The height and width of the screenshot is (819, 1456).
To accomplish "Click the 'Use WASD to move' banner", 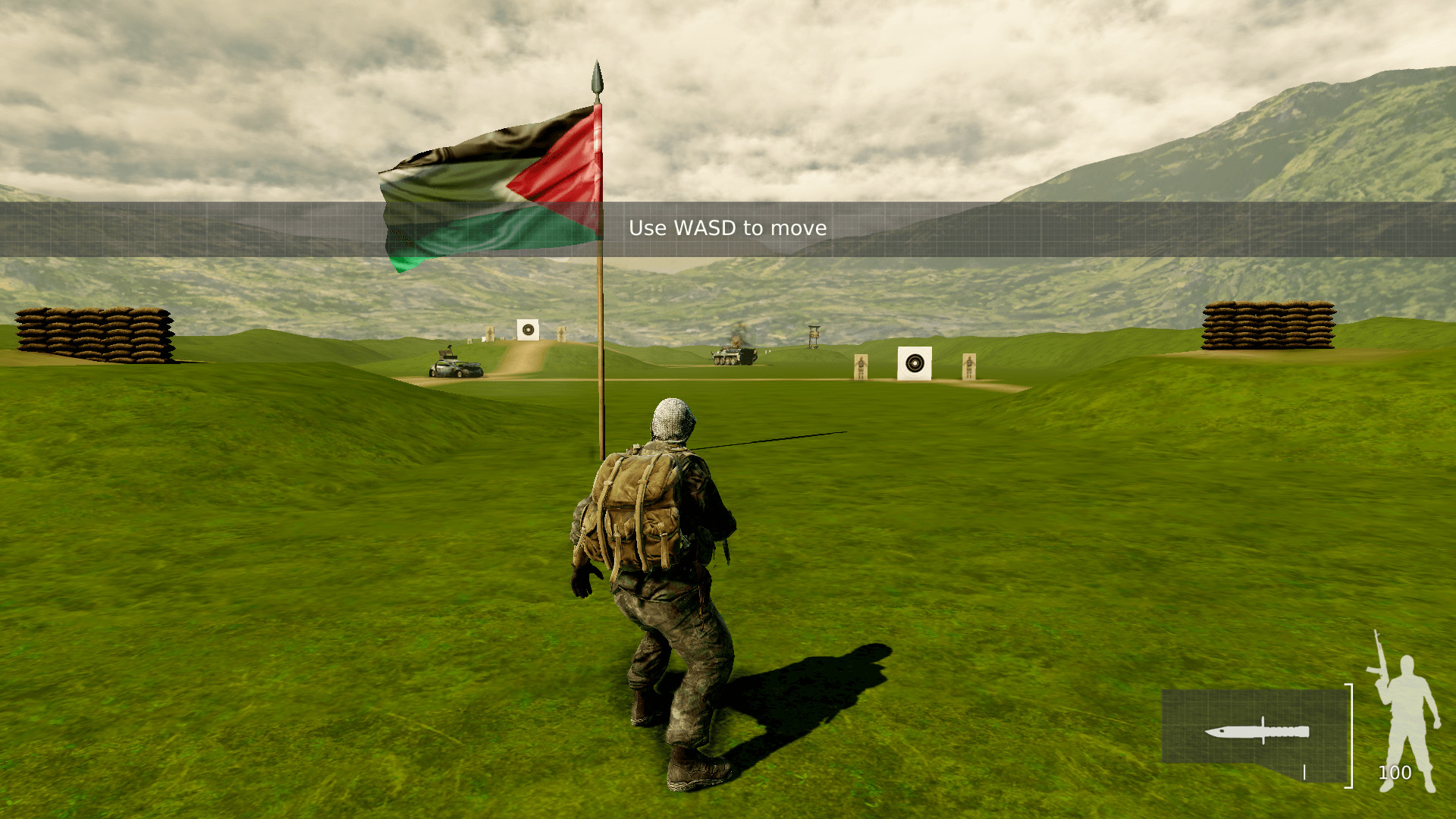I will click(x=728, y=227).
